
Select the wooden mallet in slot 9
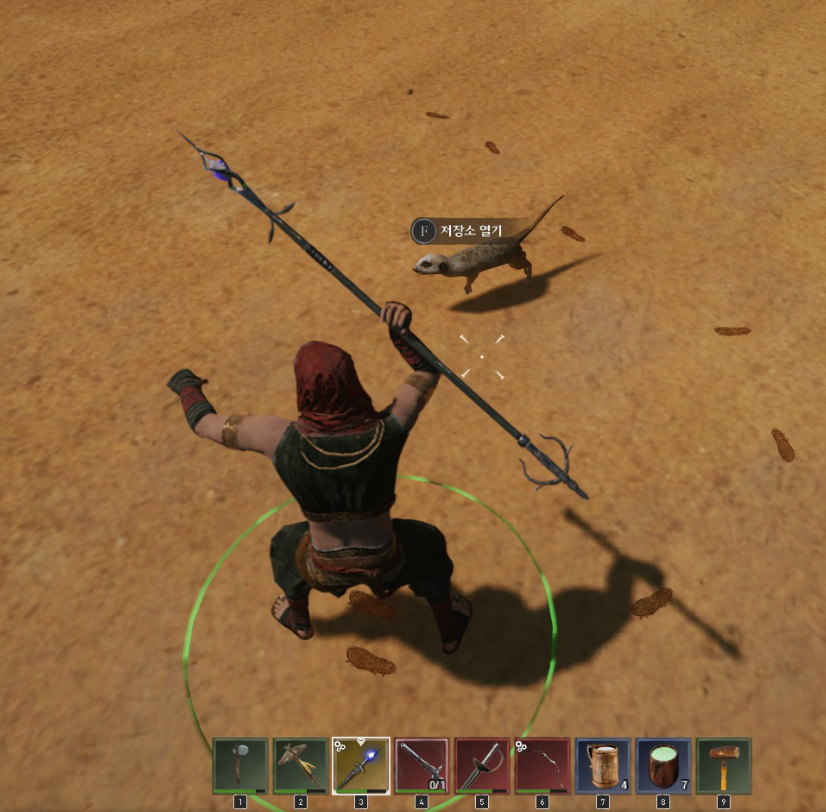coord(723,765)
